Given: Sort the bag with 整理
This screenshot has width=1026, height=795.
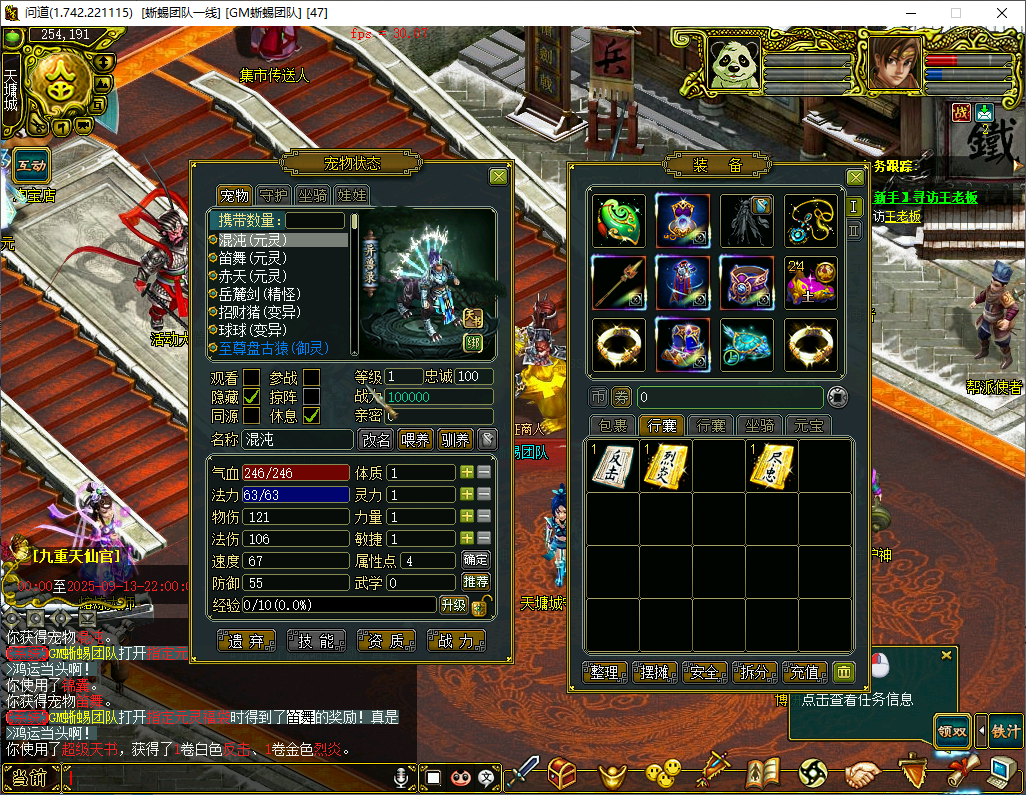Looking at the screenshot, I should [x=605, y=672].
